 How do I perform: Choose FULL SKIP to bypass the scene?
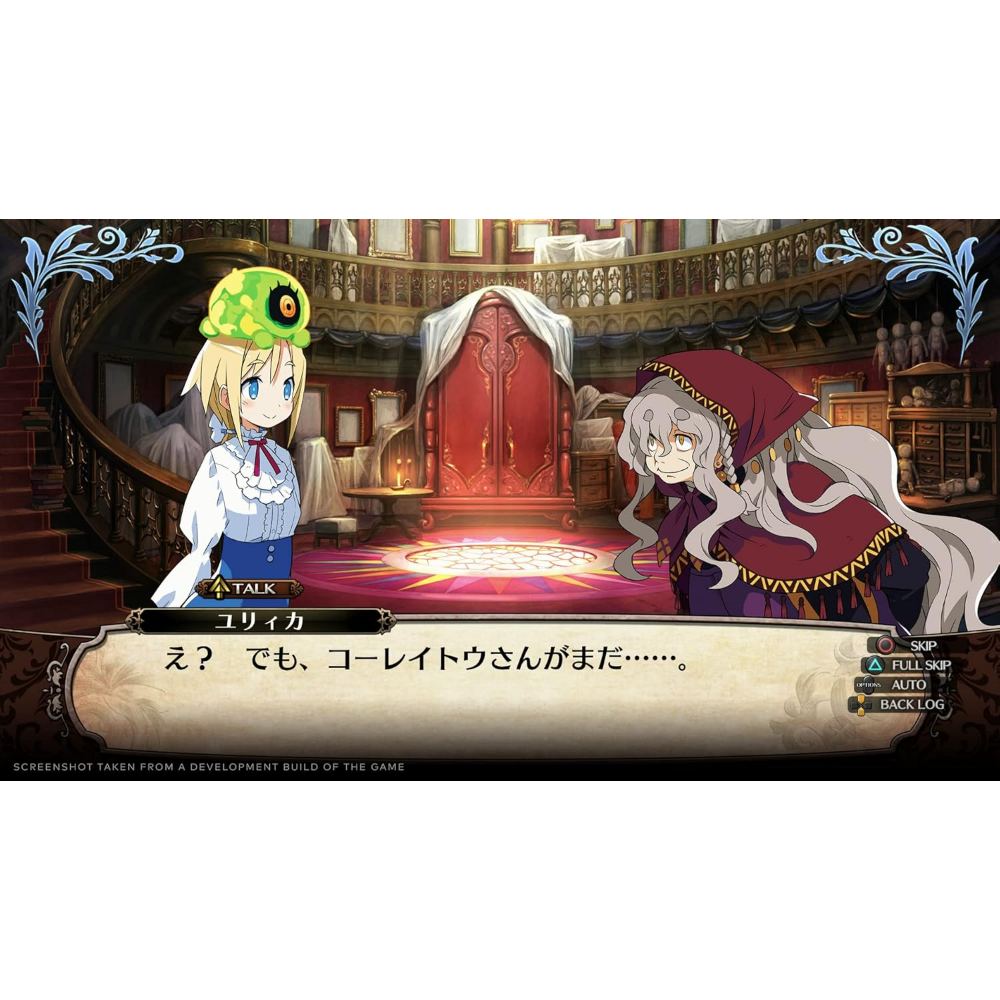pos(908,665)
